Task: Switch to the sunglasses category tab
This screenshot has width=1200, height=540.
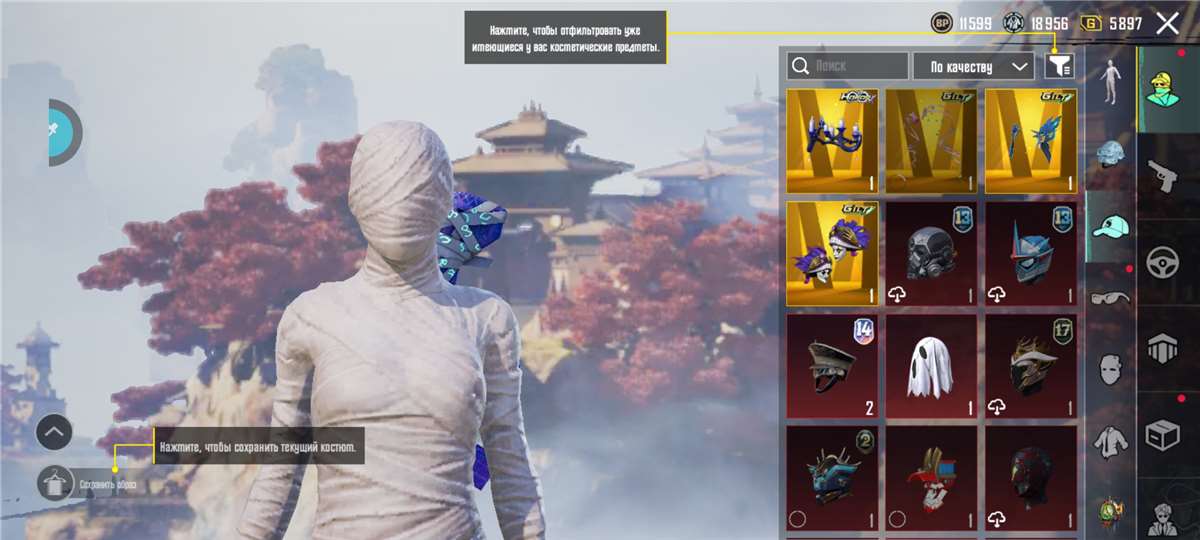Action: click(1109, 297)
